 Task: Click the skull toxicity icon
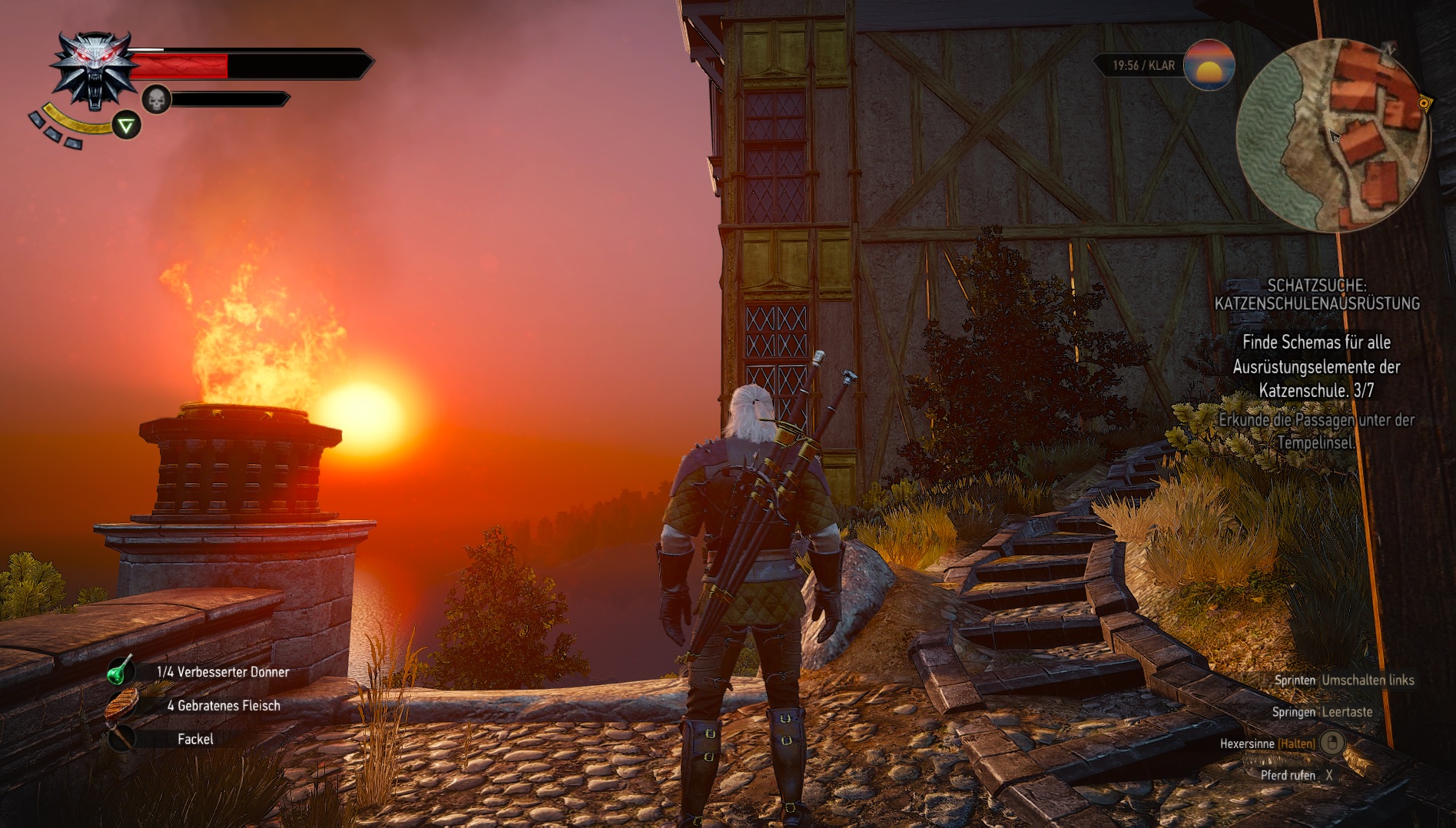click(x=157, y=99)
